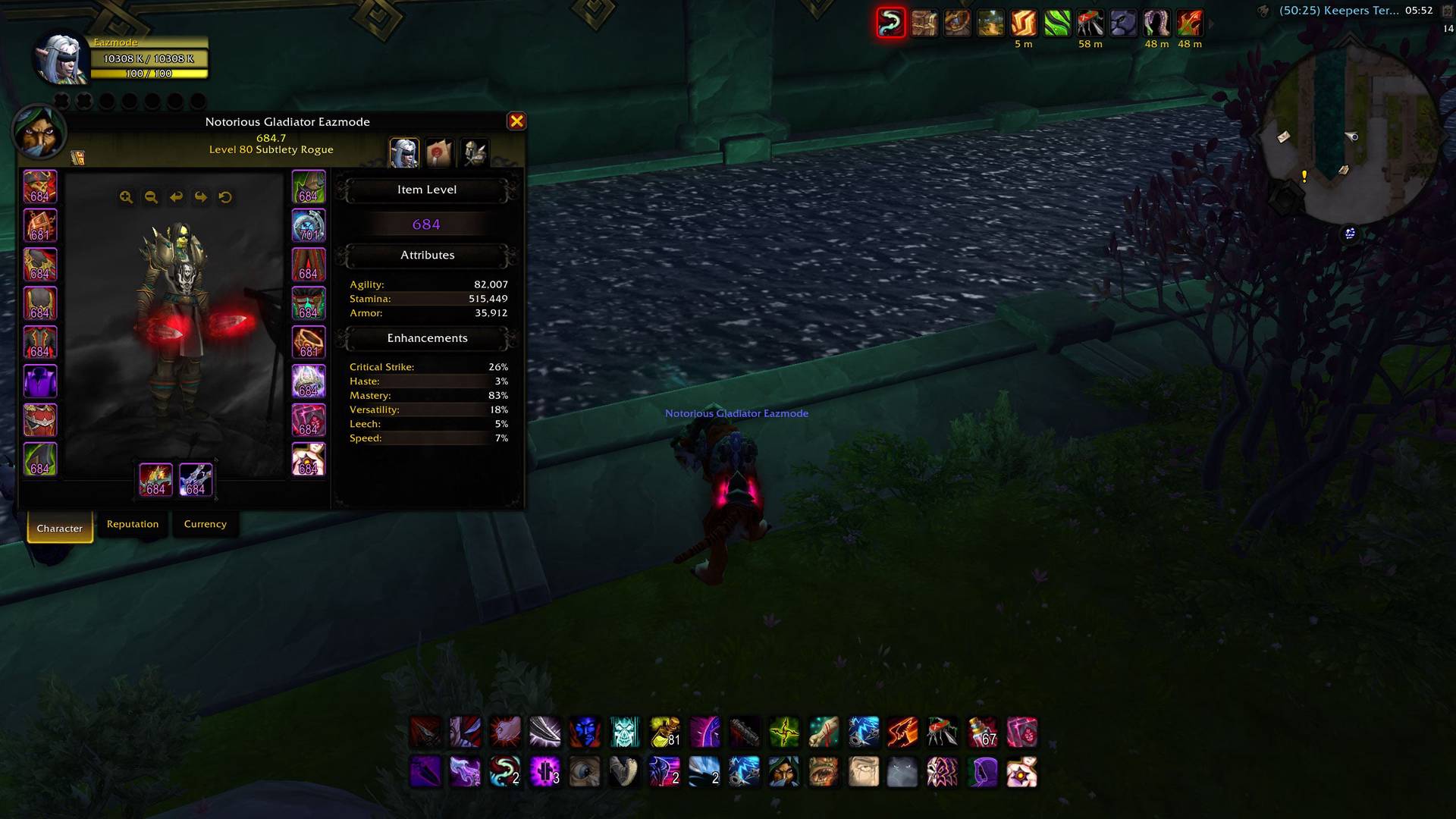Click the red-highlighted swirl debuff icon

click(891, 23)
